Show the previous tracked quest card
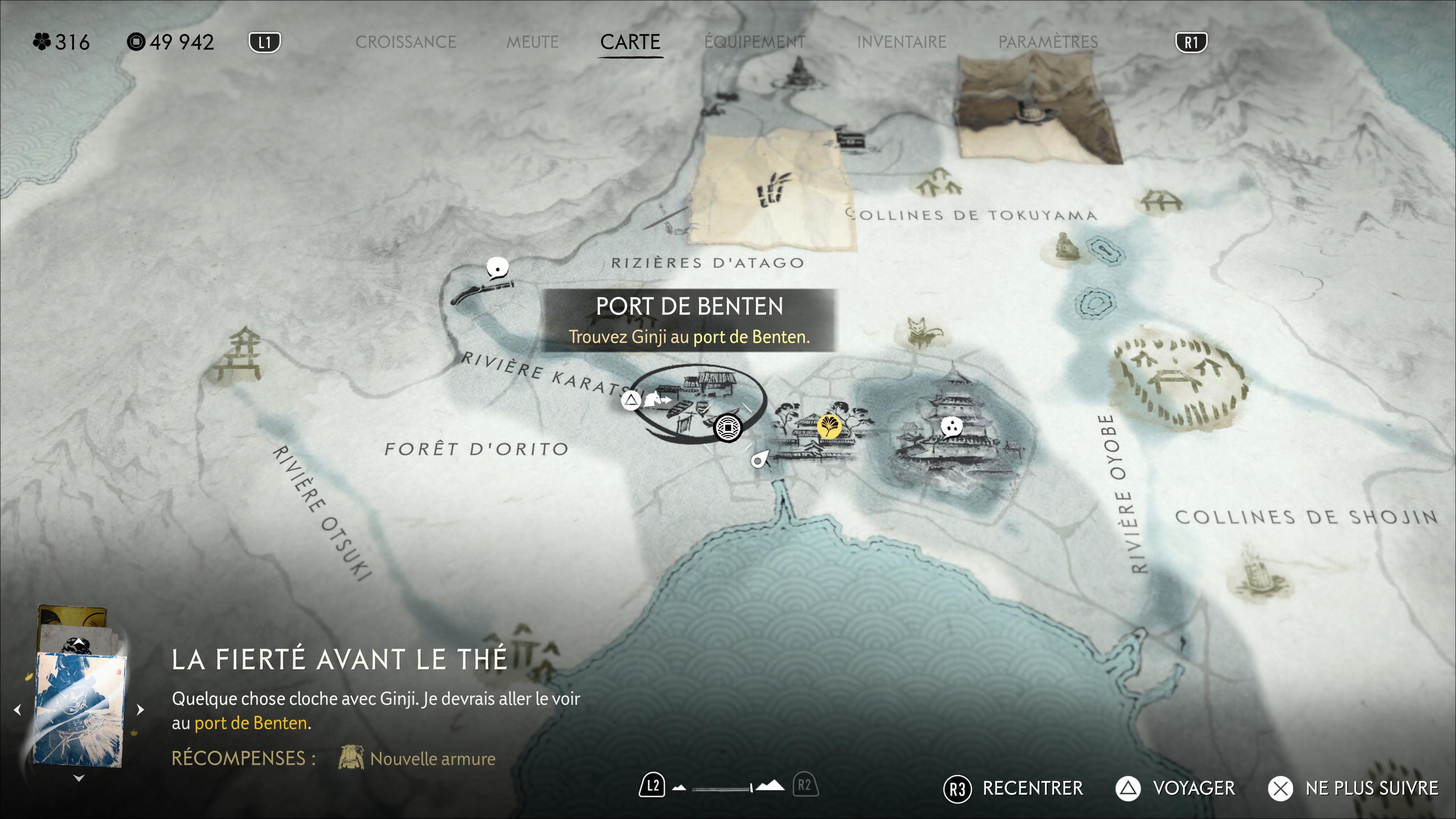The image size is (1456, 819). click(x=17, y=709)
